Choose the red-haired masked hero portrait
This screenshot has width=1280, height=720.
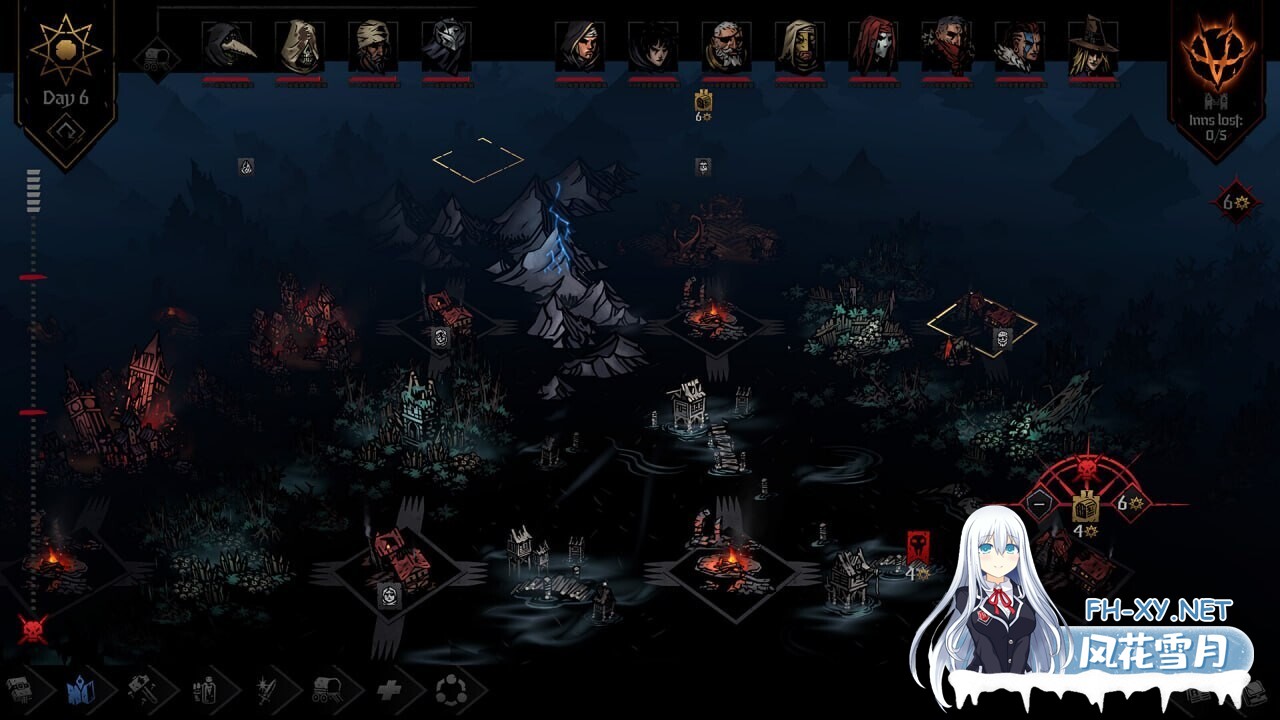click(x=873, y=46)
